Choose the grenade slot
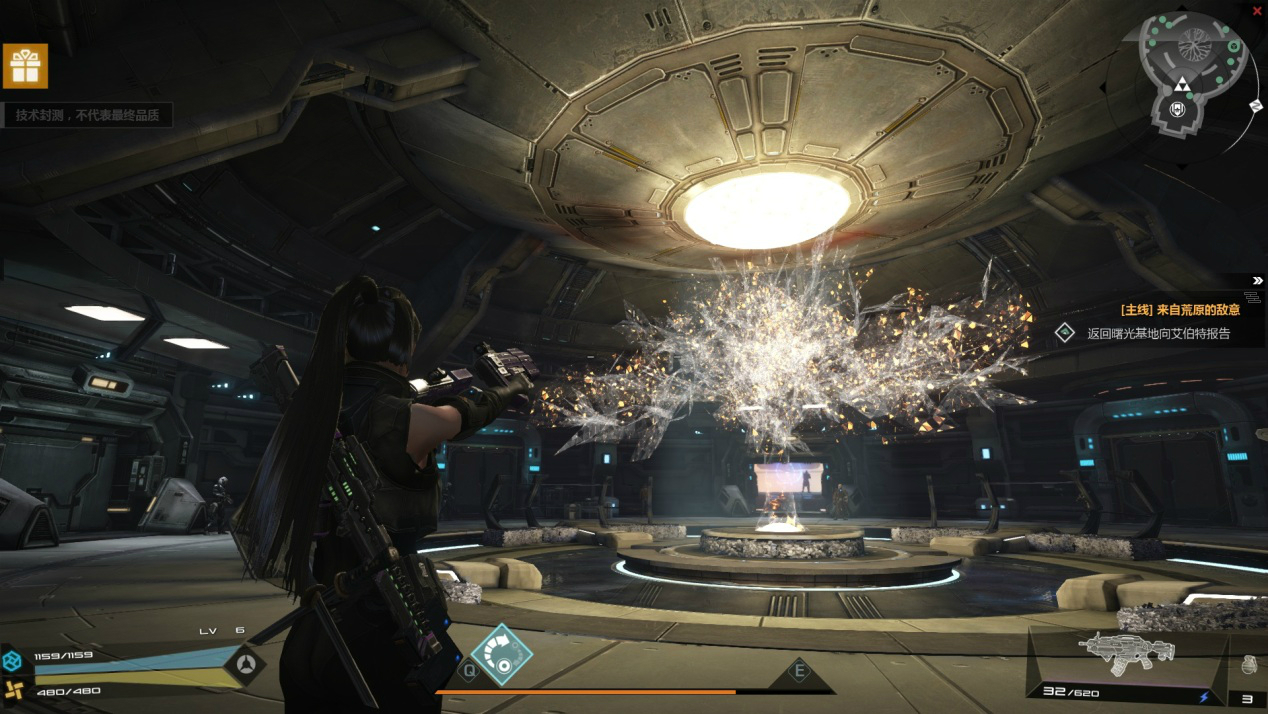The width and height of the screenshot is (1268, 714). point(1248,663)
